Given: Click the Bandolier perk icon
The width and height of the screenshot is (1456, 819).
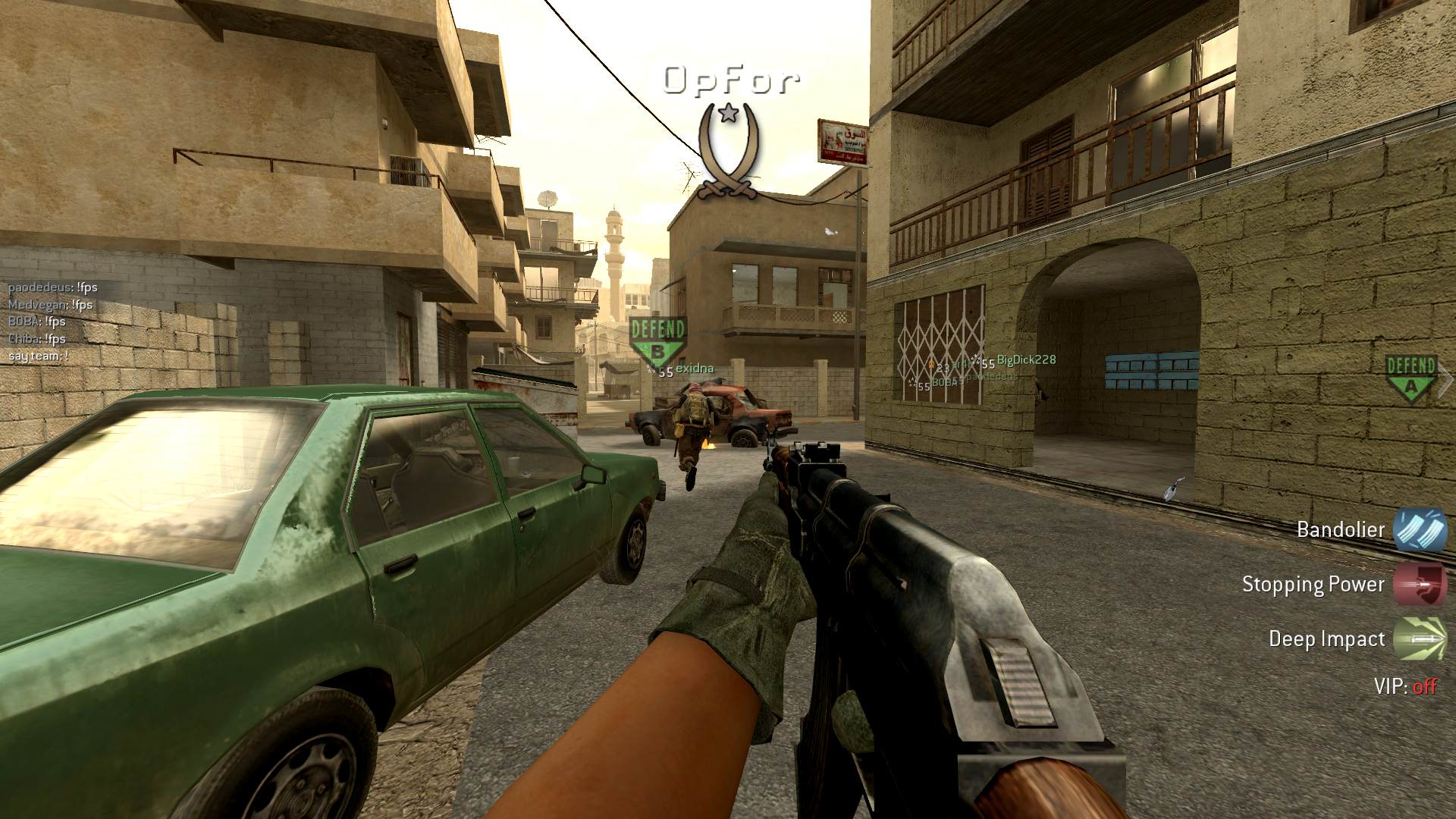Looking at the screenshot, I should (1419, 529).
